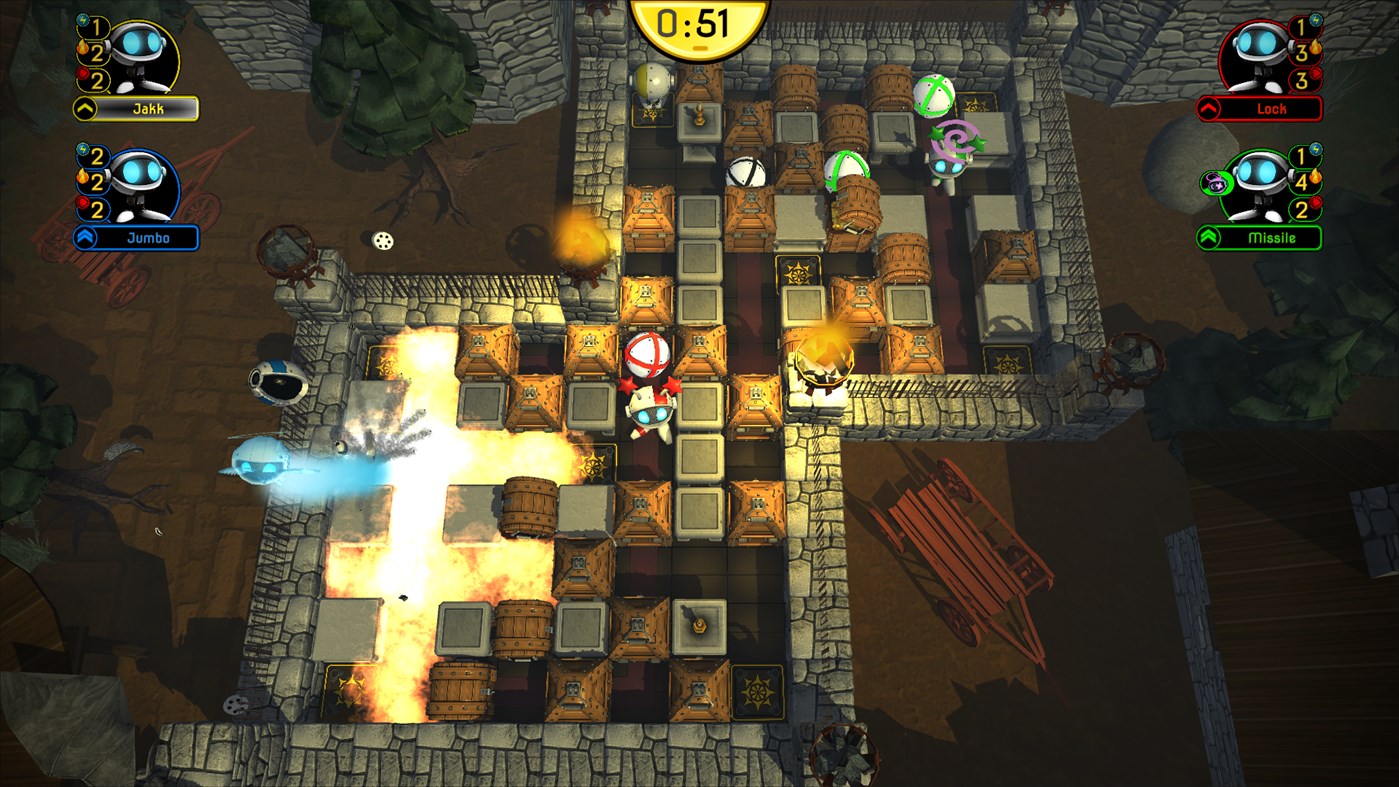Image resolution: width=1399 pixels, height=787 pixels.
Task: Select the lightning speed icon on Missile's panel
Action: (1315, 150)
